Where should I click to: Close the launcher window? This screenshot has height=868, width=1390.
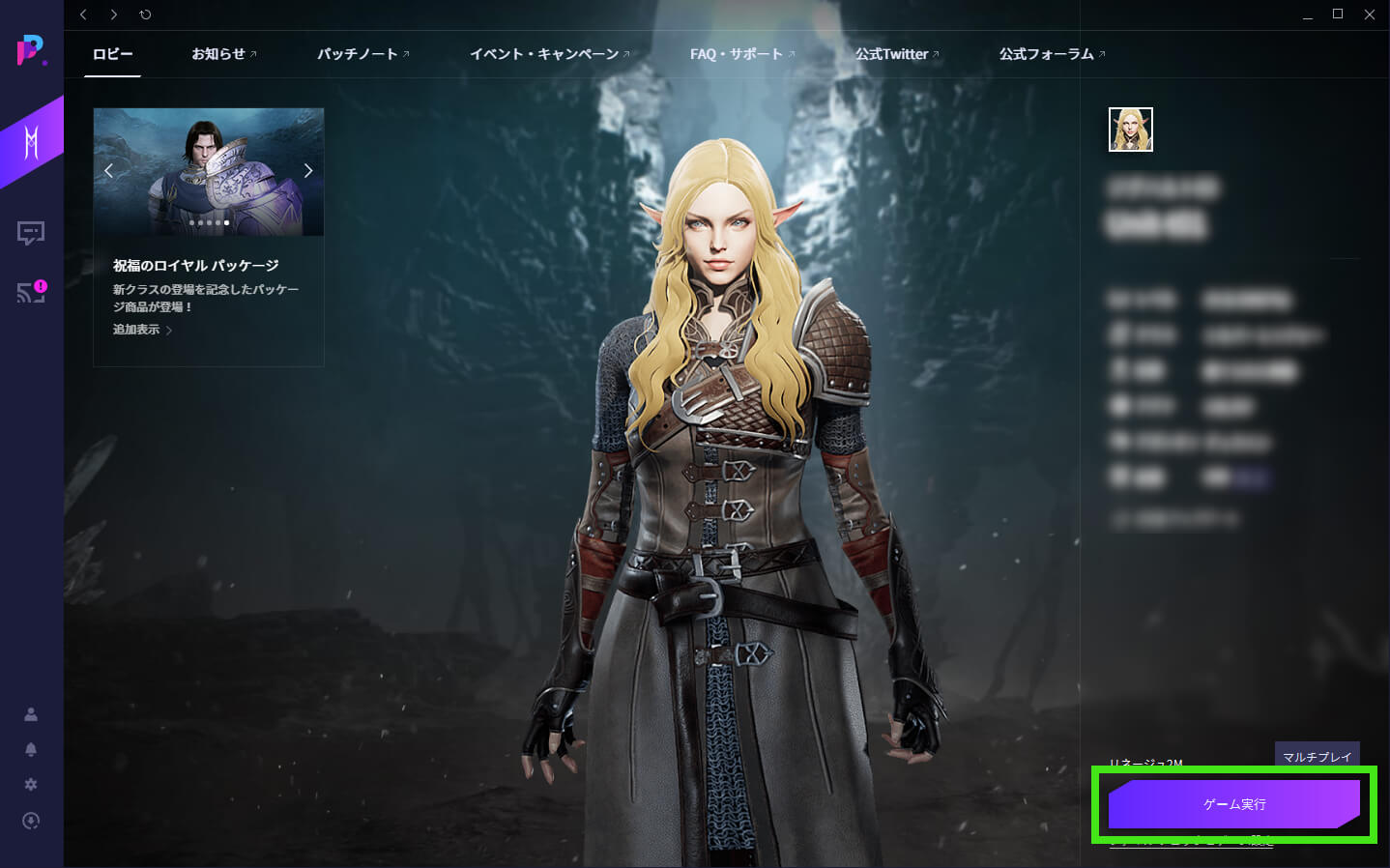tap(1369, 14)
